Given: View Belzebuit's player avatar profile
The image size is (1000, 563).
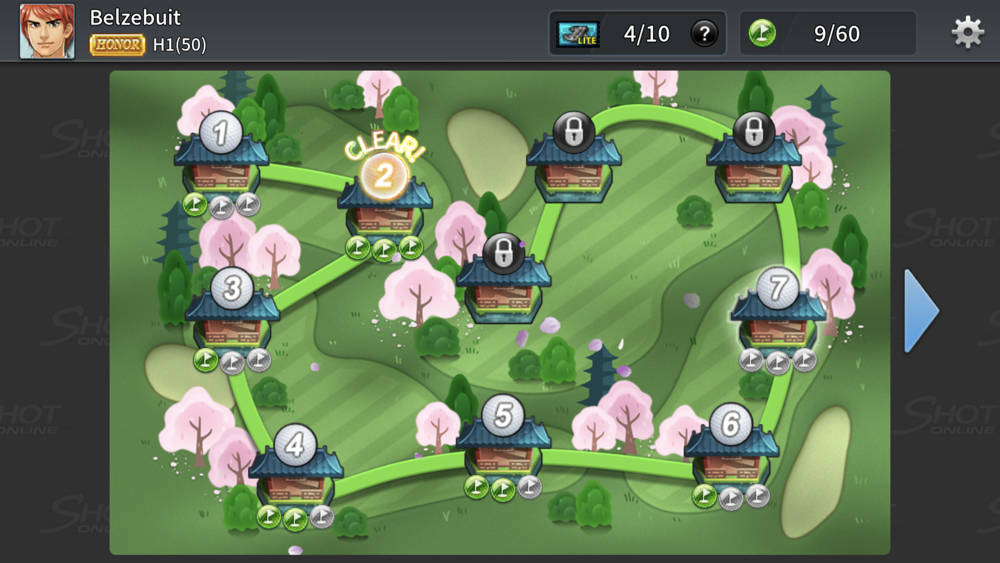Looking at the screenshot, I should point(47,31).
